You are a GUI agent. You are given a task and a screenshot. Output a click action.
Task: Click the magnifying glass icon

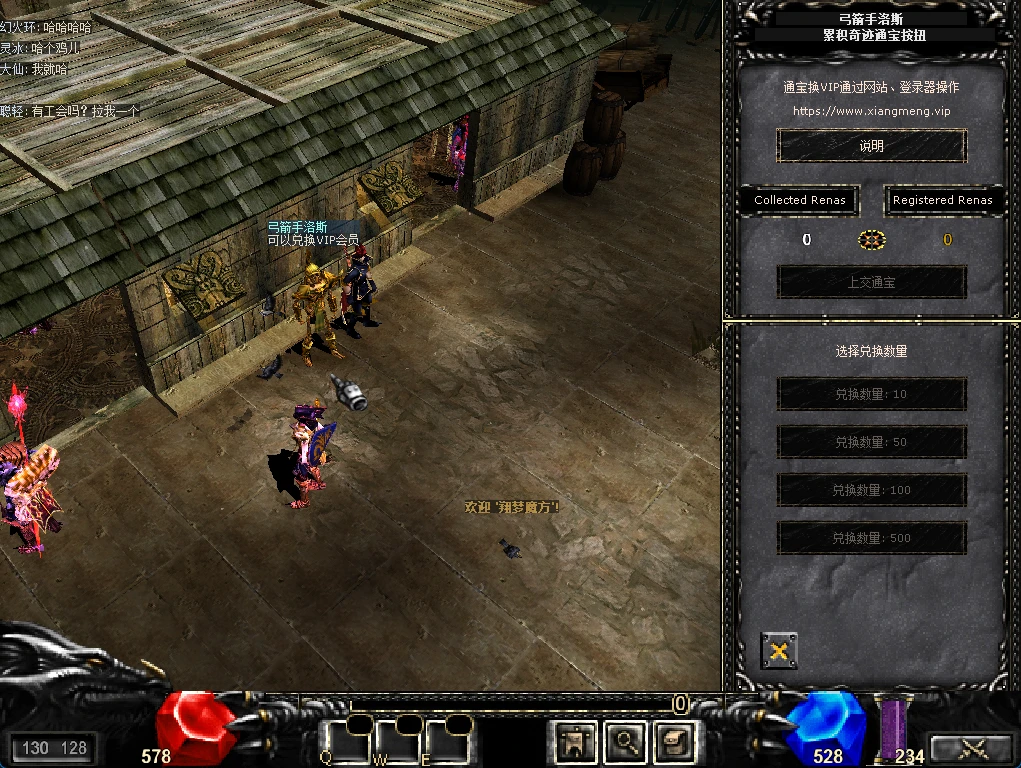(626, 741)
